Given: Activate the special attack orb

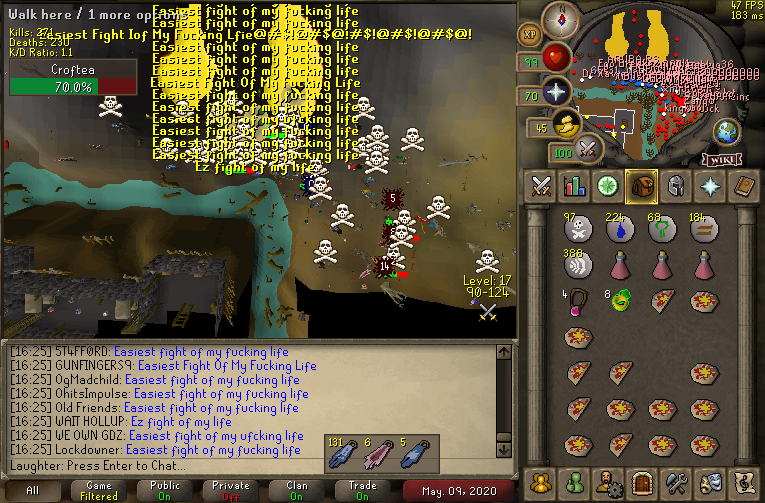Looking at the screenshot, I should tap(588, 150).
